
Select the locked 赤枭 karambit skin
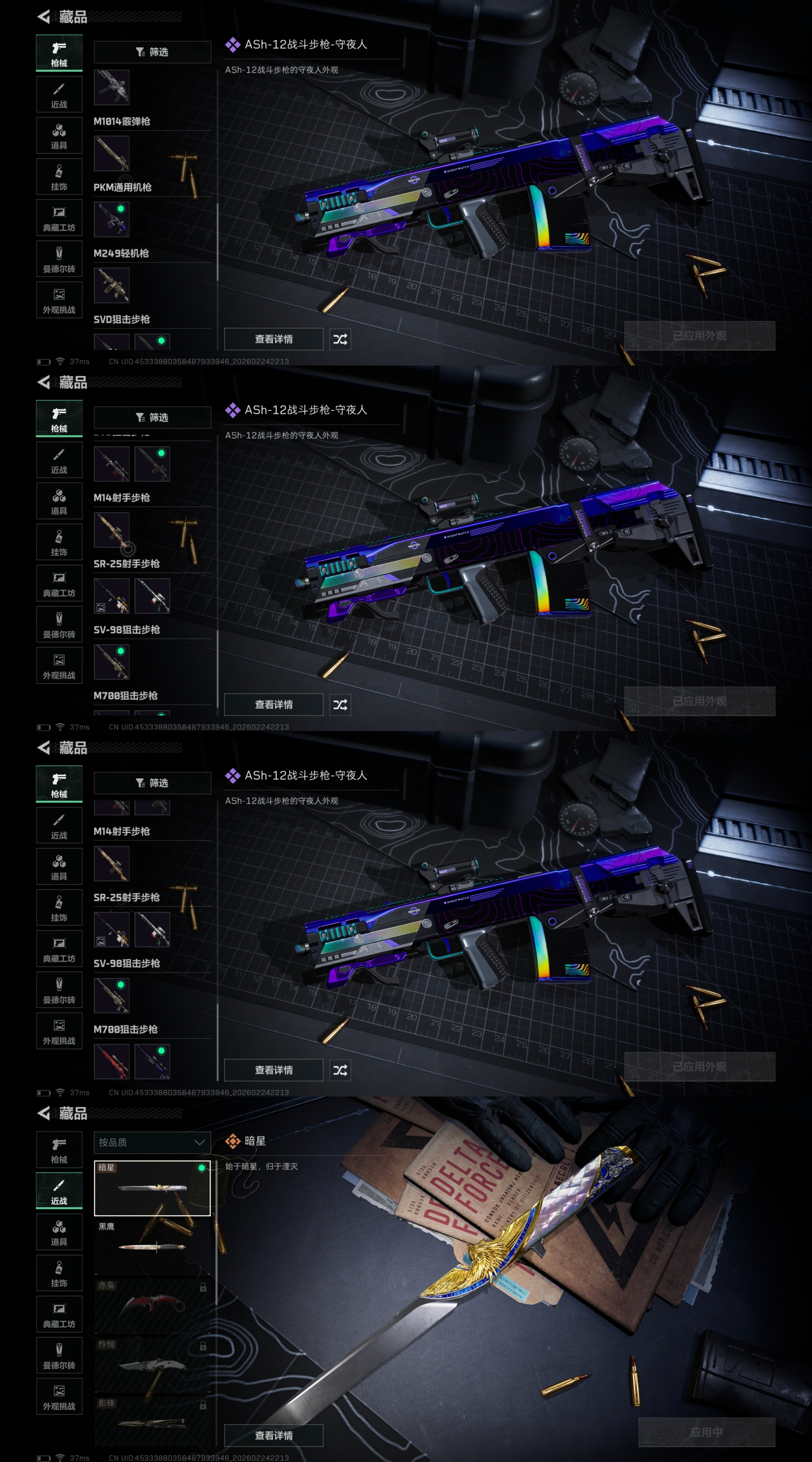152,1305
